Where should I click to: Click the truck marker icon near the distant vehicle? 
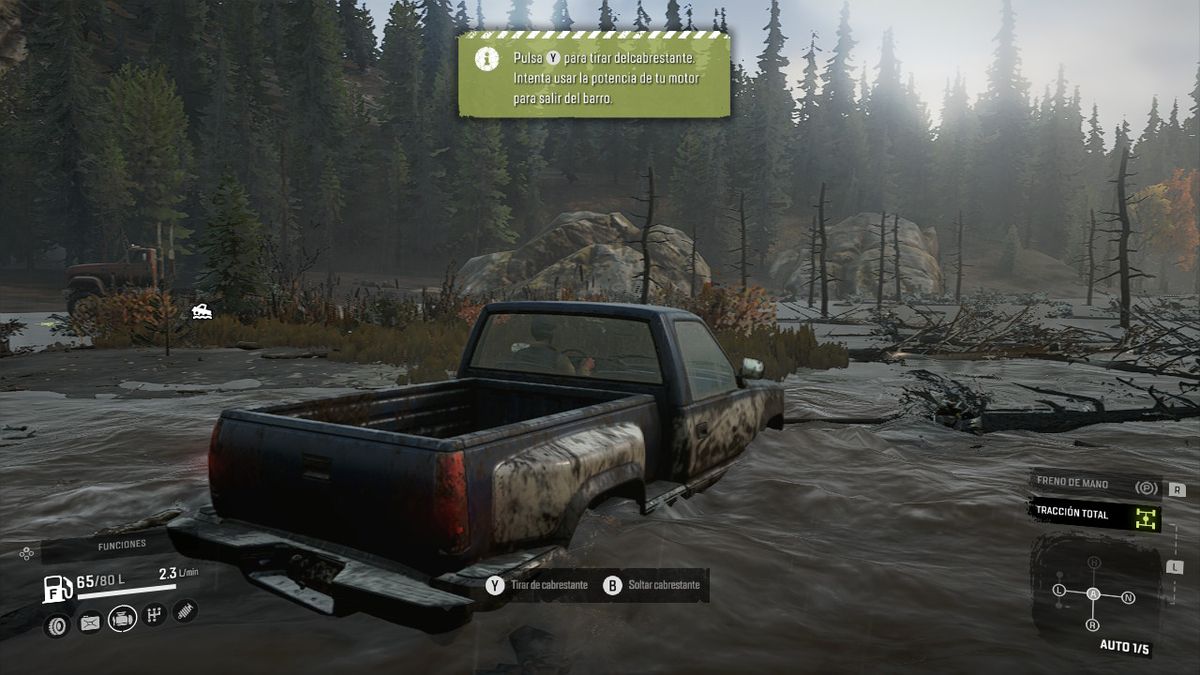tap(201, 311)
